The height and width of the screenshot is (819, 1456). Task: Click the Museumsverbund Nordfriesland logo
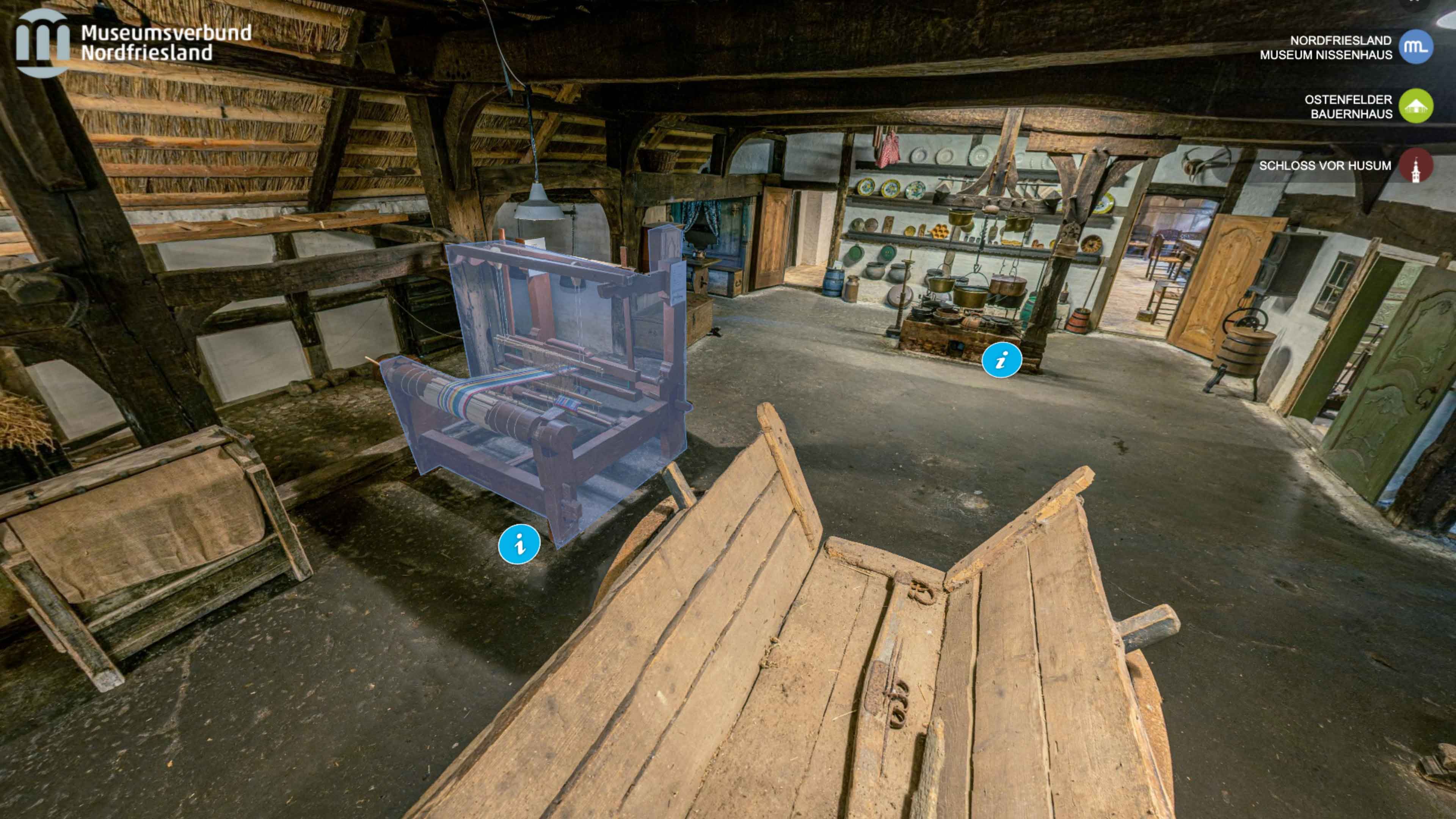coord(133,43)
